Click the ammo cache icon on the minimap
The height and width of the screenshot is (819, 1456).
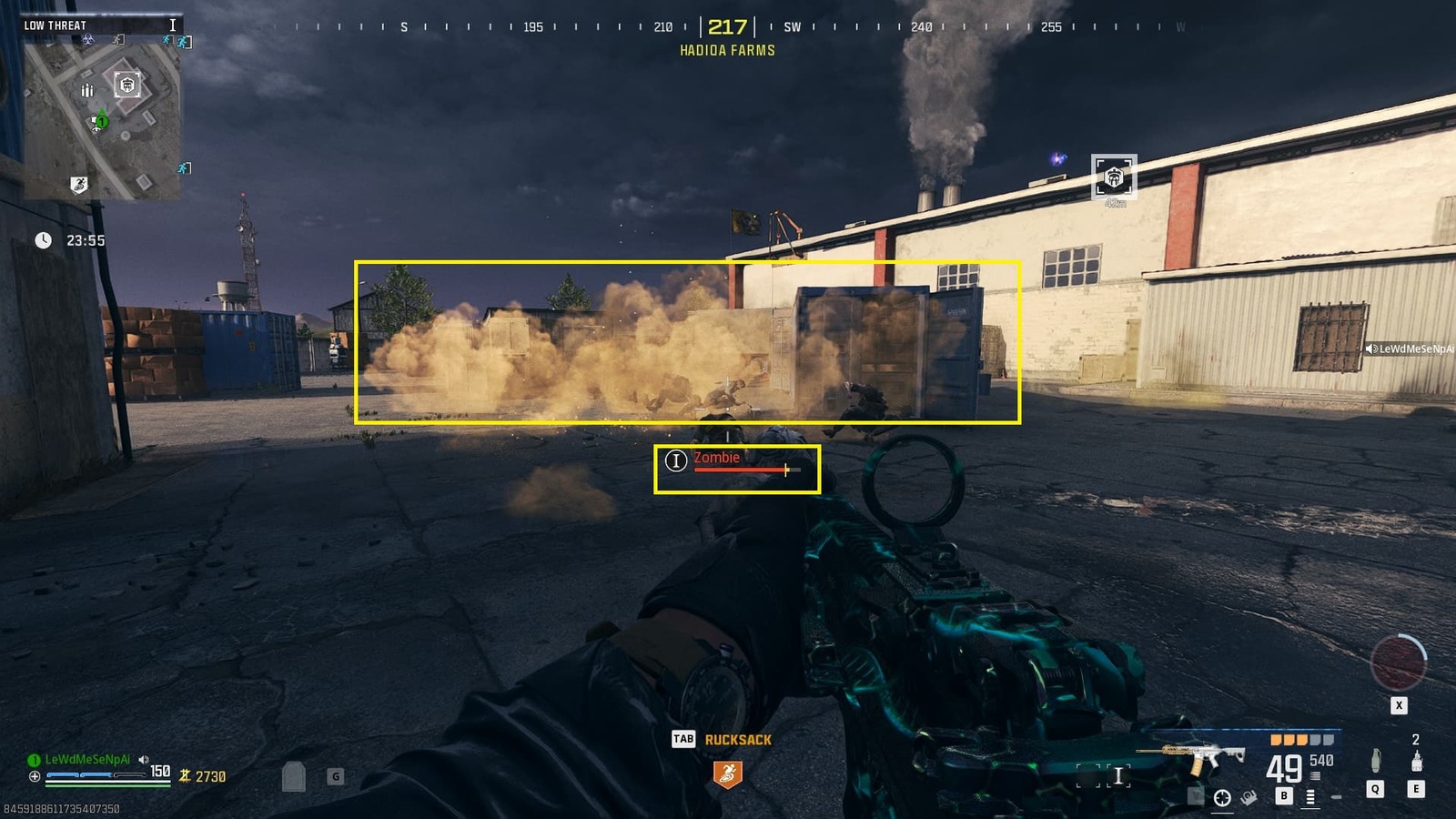[x=87, y=88]
